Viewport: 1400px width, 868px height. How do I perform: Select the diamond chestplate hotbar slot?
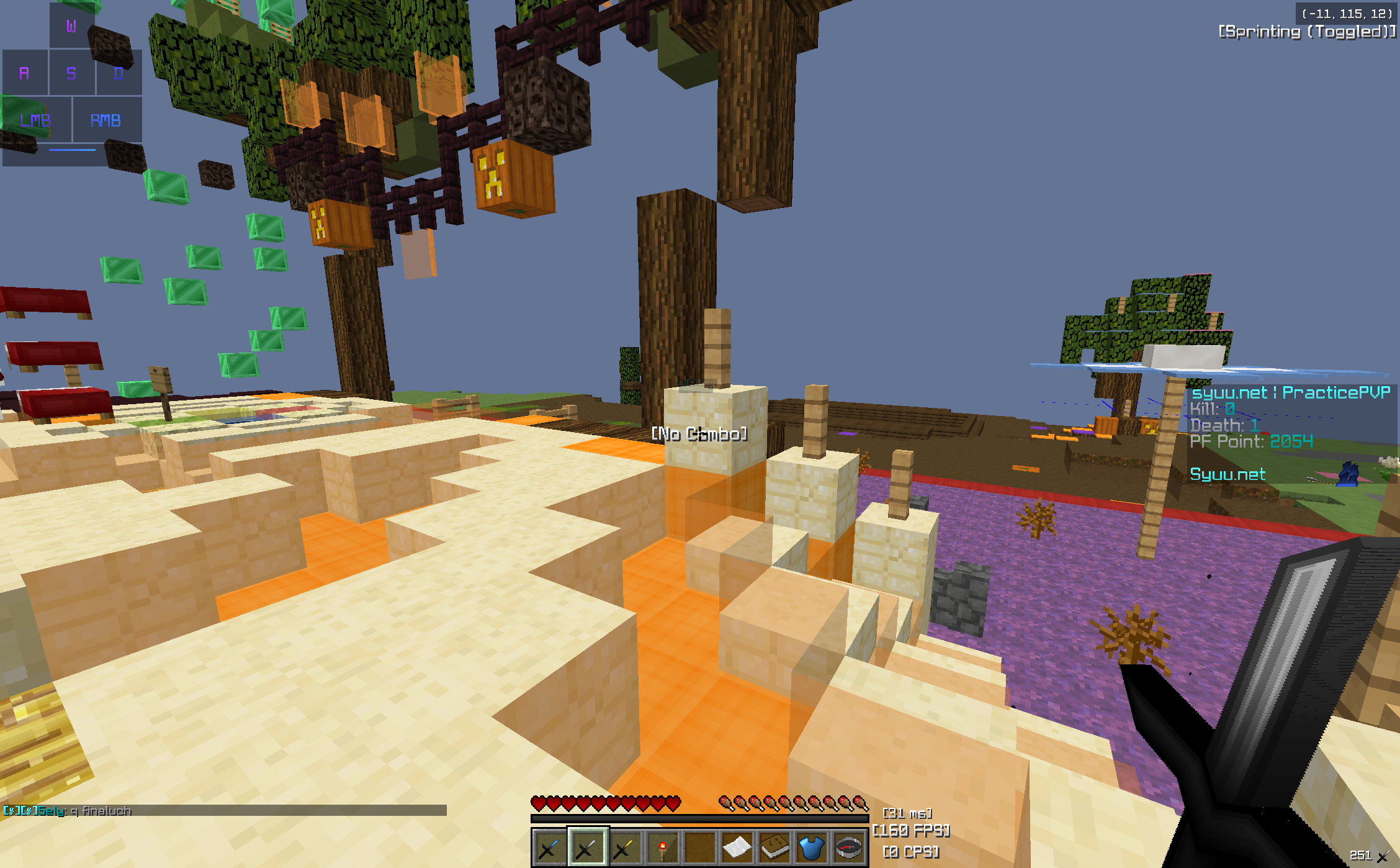[812, 847]
